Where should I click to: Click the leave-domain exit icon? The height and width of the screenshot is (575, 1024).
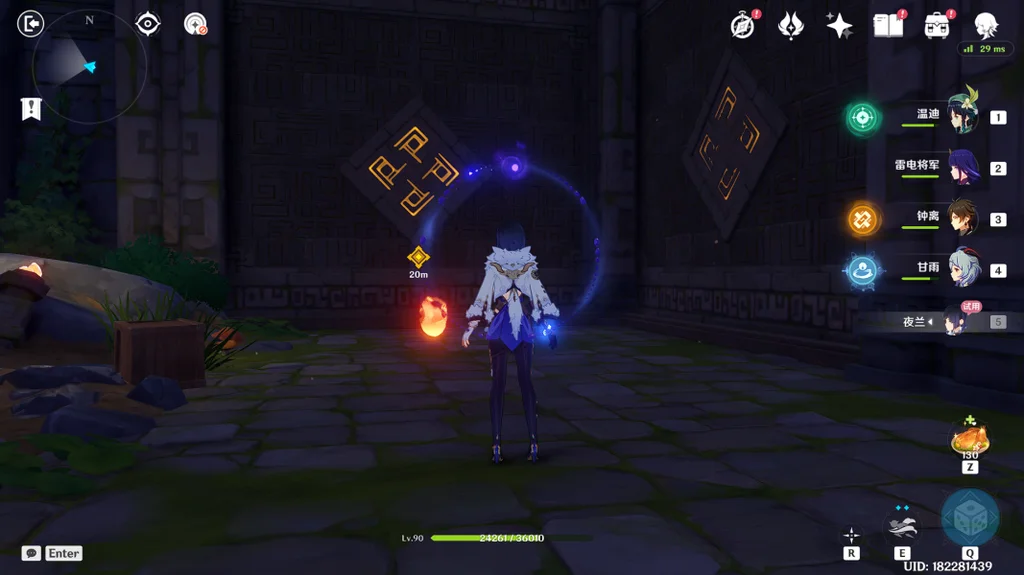31,23
